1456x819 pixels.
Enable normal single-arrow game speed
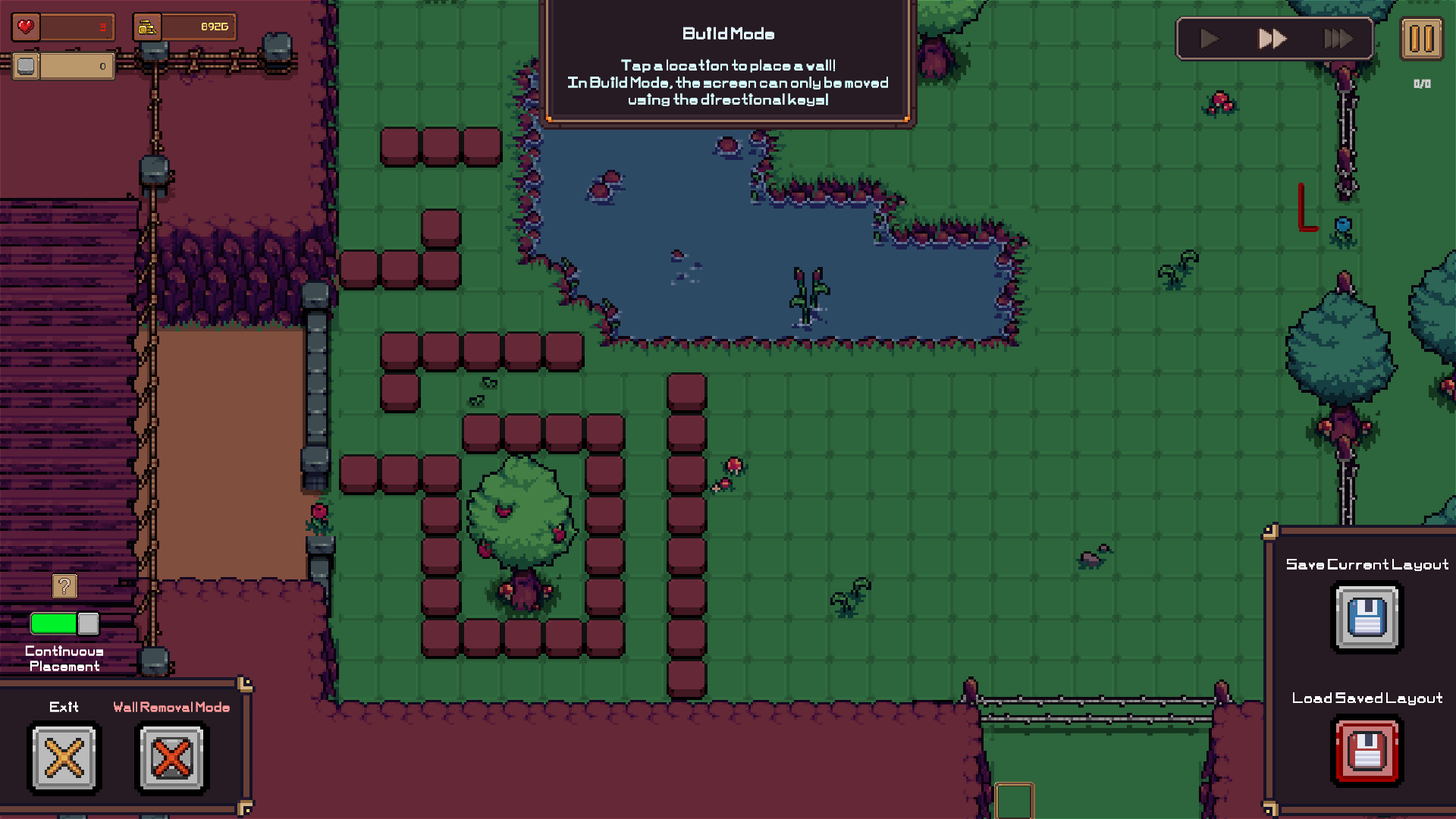pos(1208,39)
